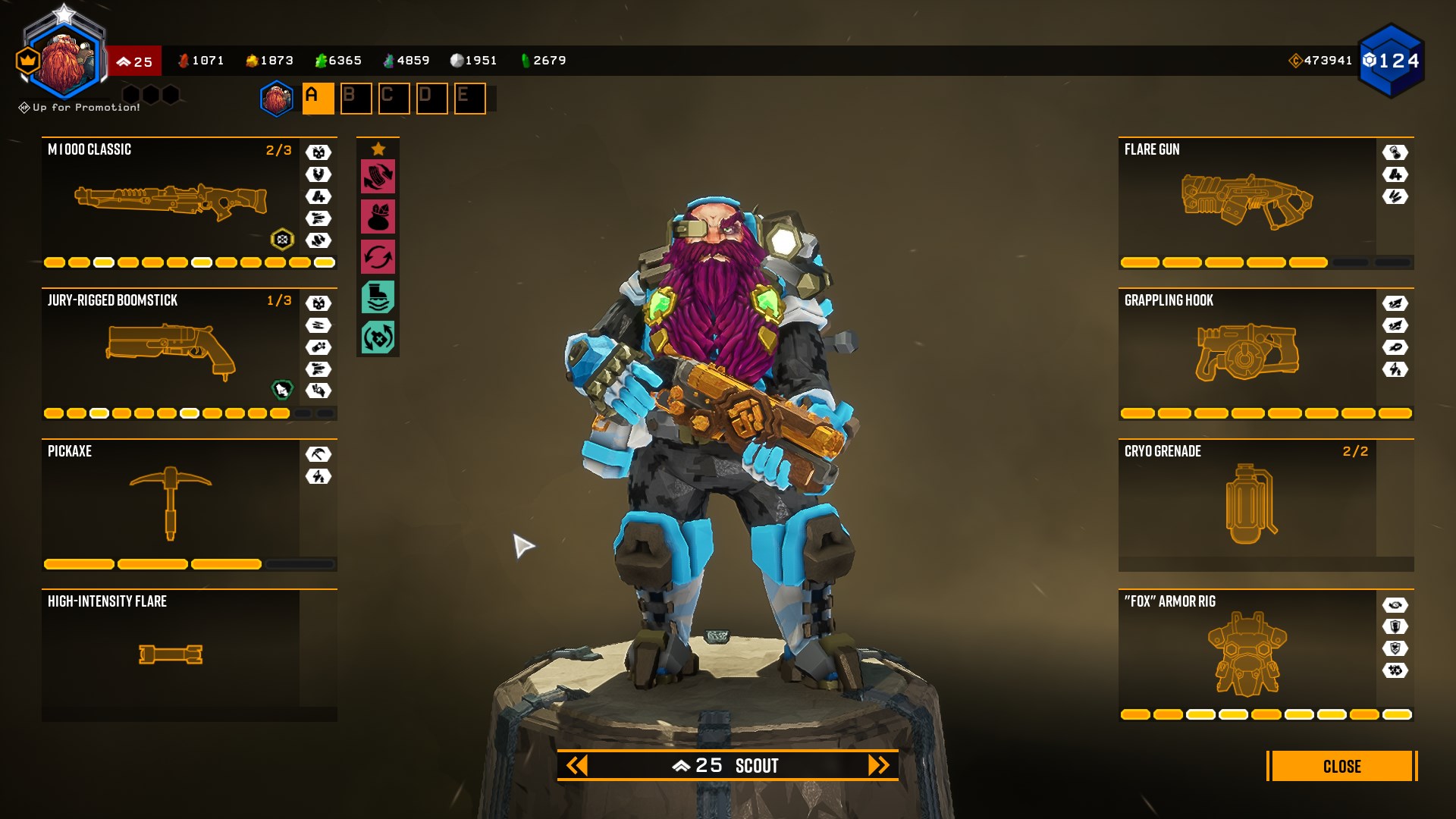The height and width of the screenshot is (819, 1456).
Task: Go to the next dwarf class
Action: pos(878,765)
